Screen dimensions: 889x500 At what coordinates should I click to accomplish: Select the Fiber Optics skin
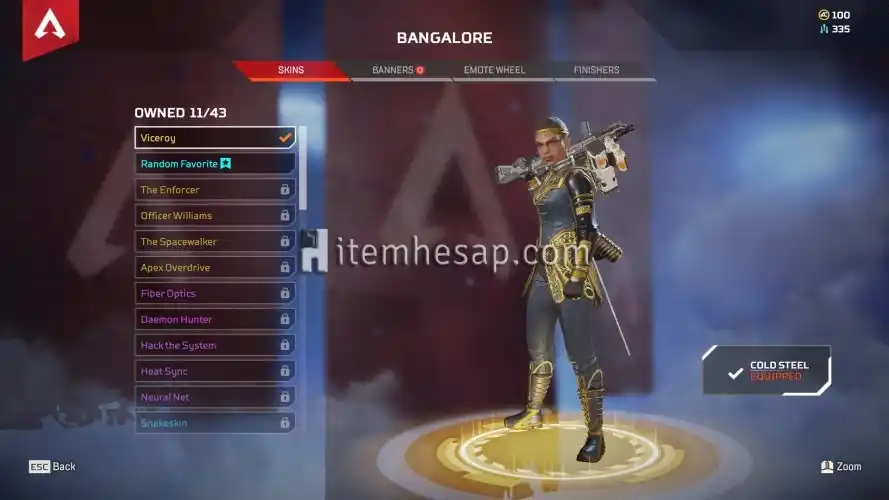coord(214,294)
